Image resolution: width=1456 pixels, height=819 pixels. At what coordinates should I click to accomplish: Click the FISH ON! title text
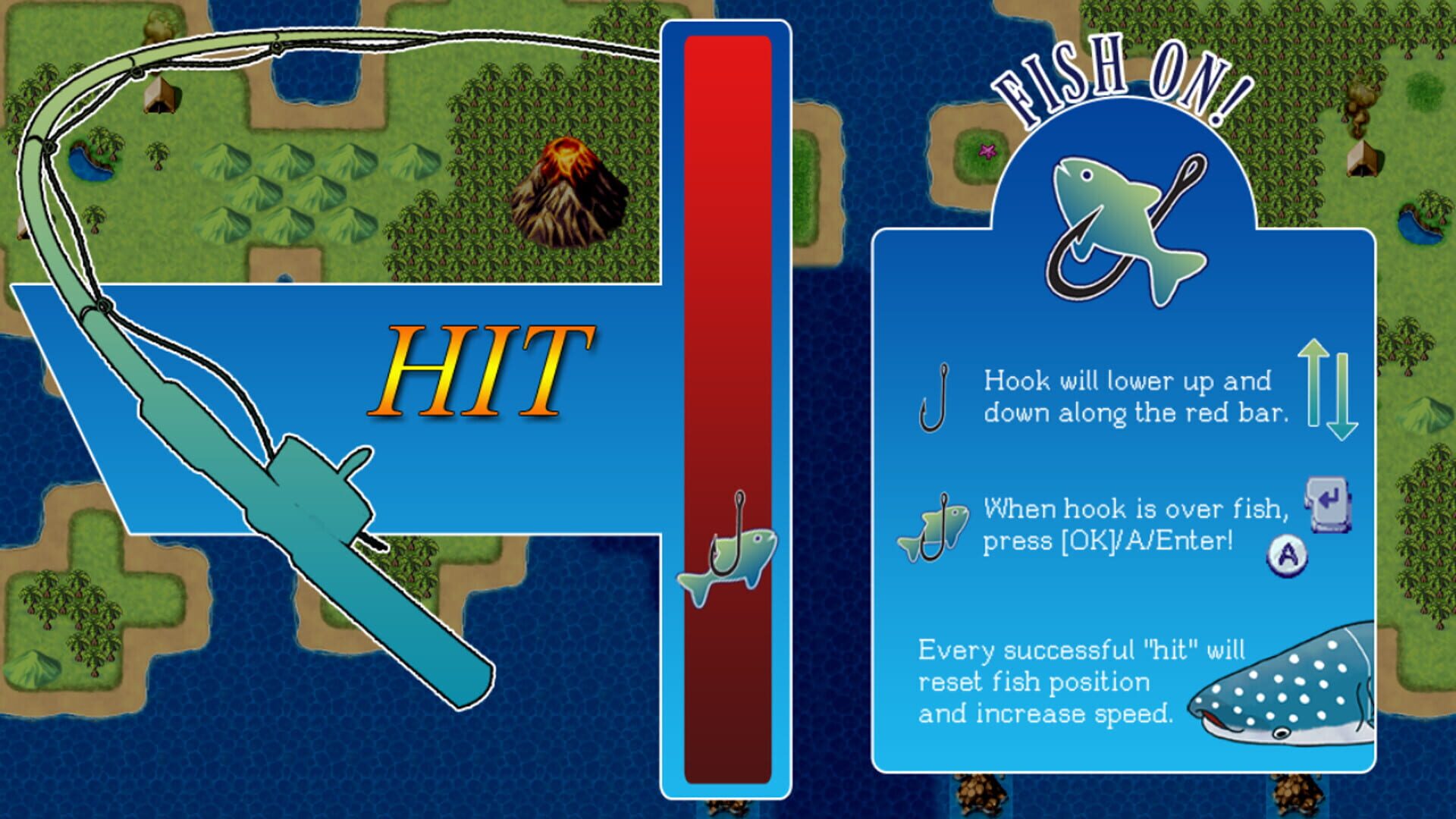click(x=1122, y=80)
